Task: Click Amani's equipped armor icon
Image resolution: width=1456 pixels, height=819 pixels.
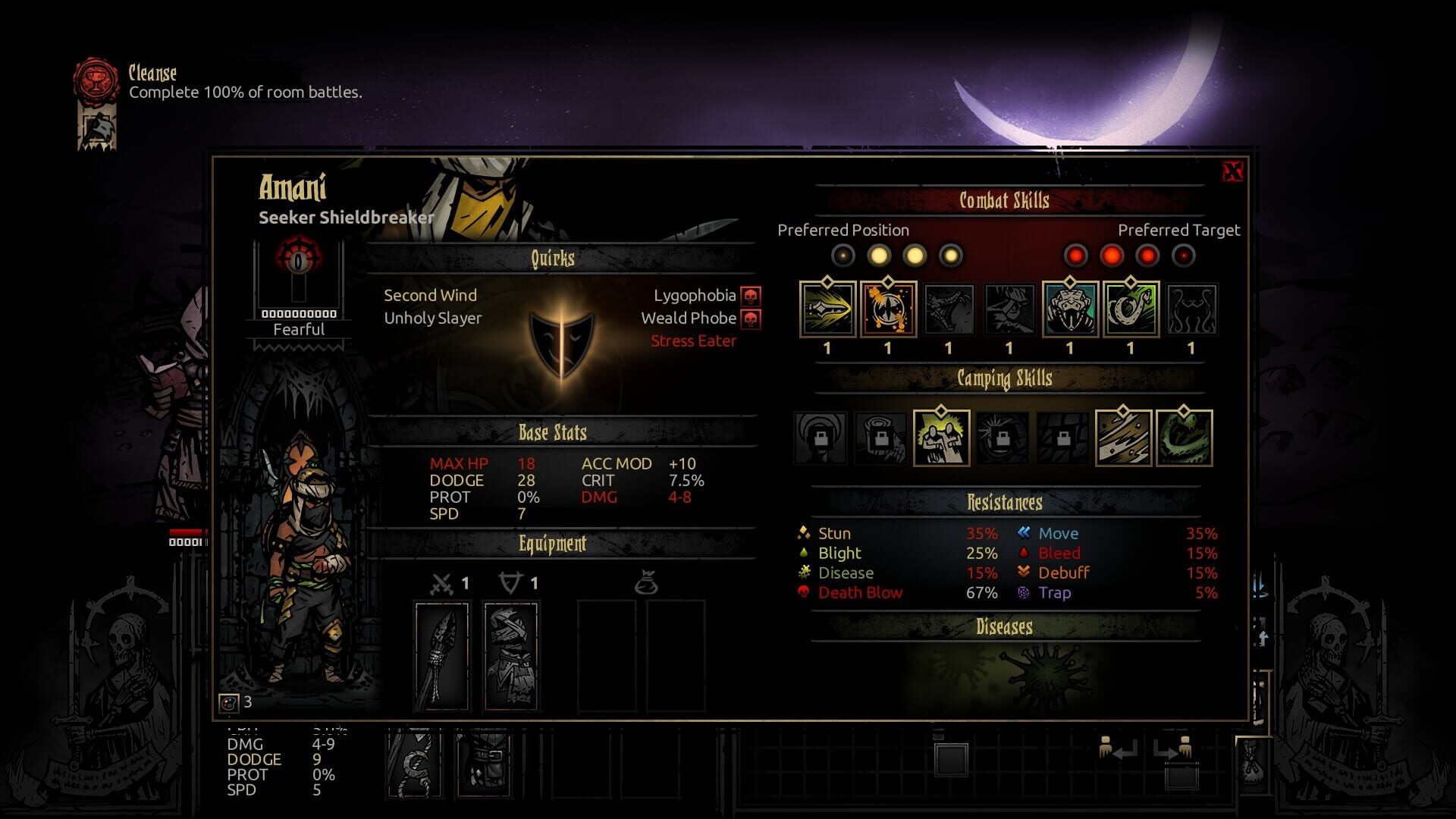Action: click(x=512, y=656)
